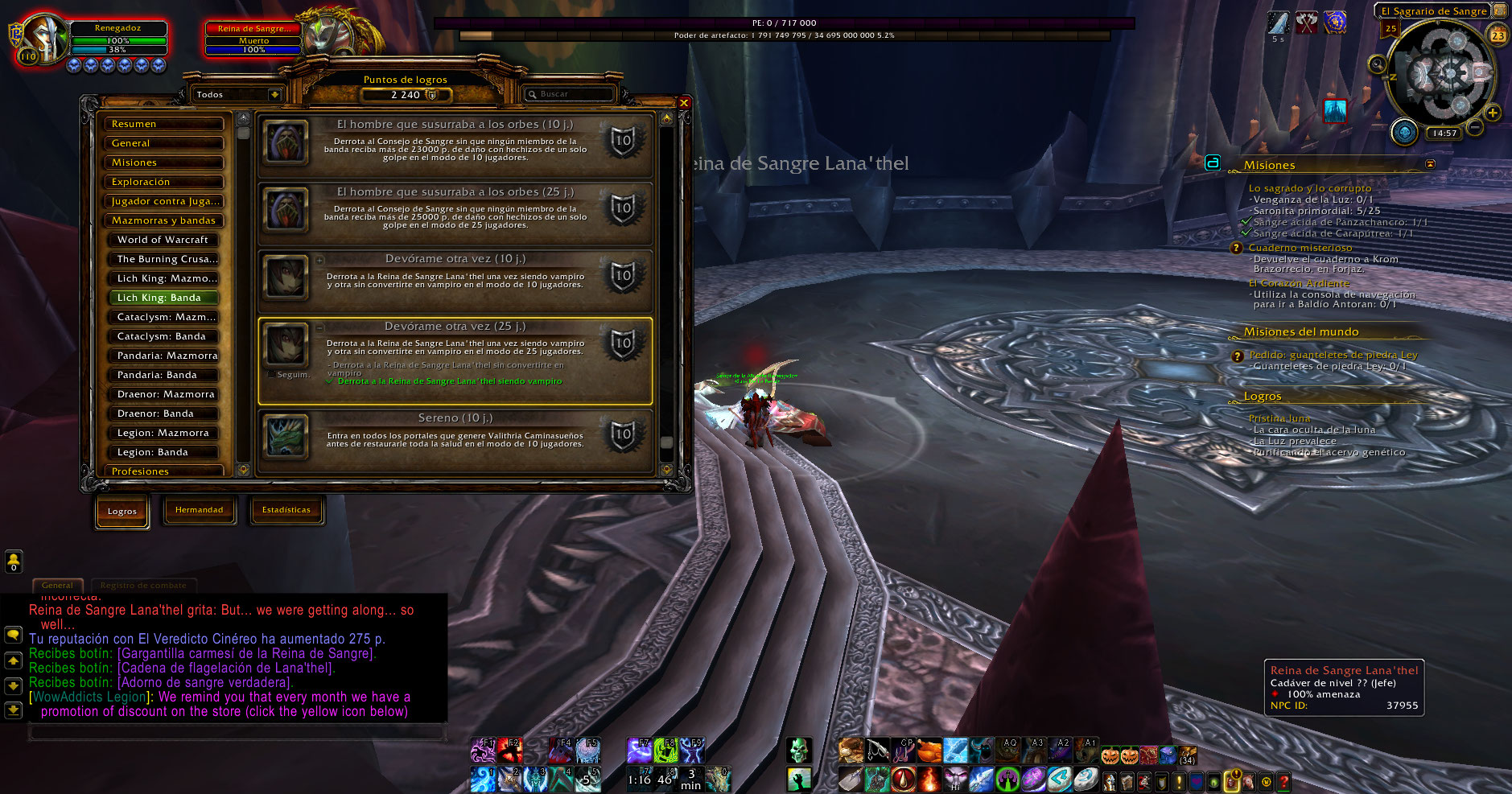Choose the Exploración category

coord(163,182)
